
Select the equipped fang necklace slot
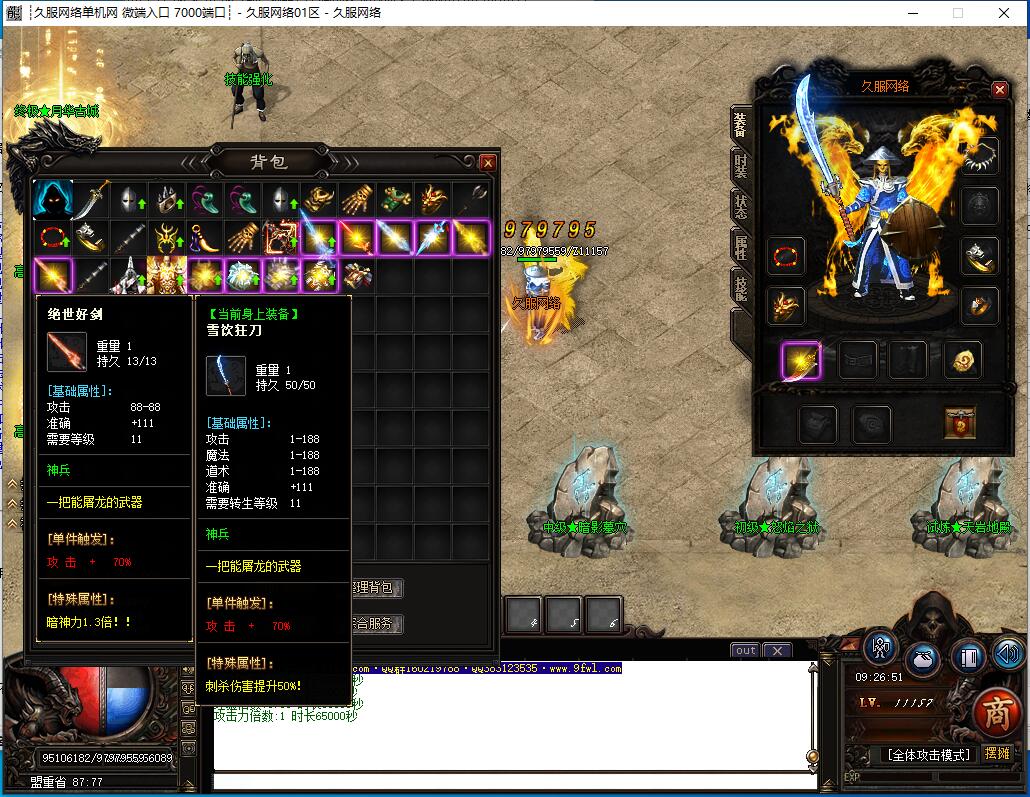(980, 155)
